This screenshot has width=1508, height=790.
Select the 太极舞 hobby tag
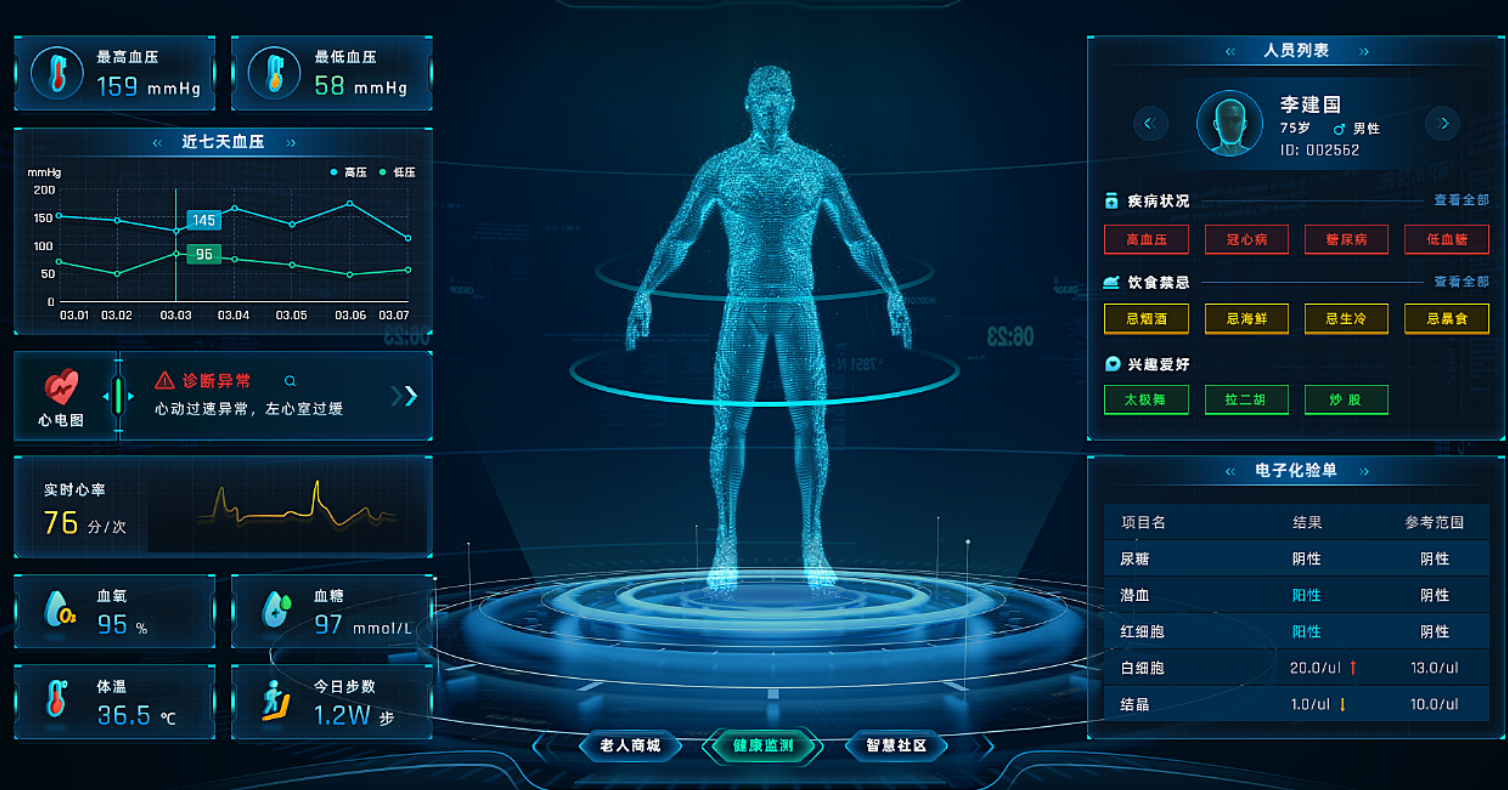click(x=1146, y=400)
